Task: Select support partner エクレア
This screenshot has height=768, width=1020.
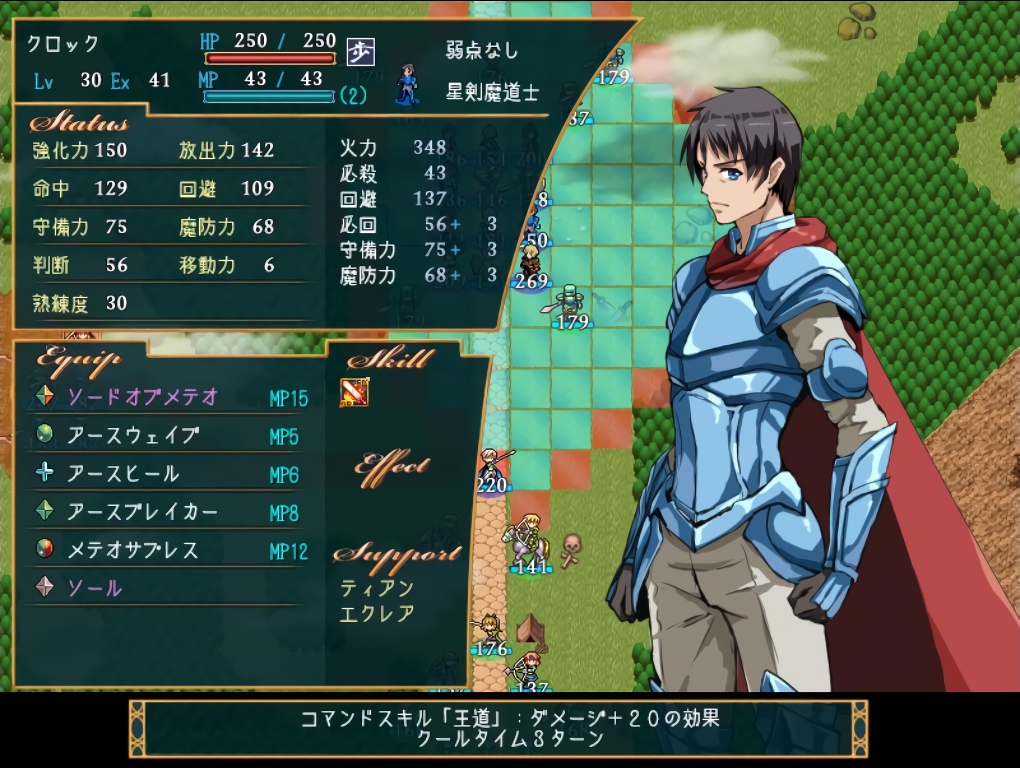Action: click(x=377, y=613)
